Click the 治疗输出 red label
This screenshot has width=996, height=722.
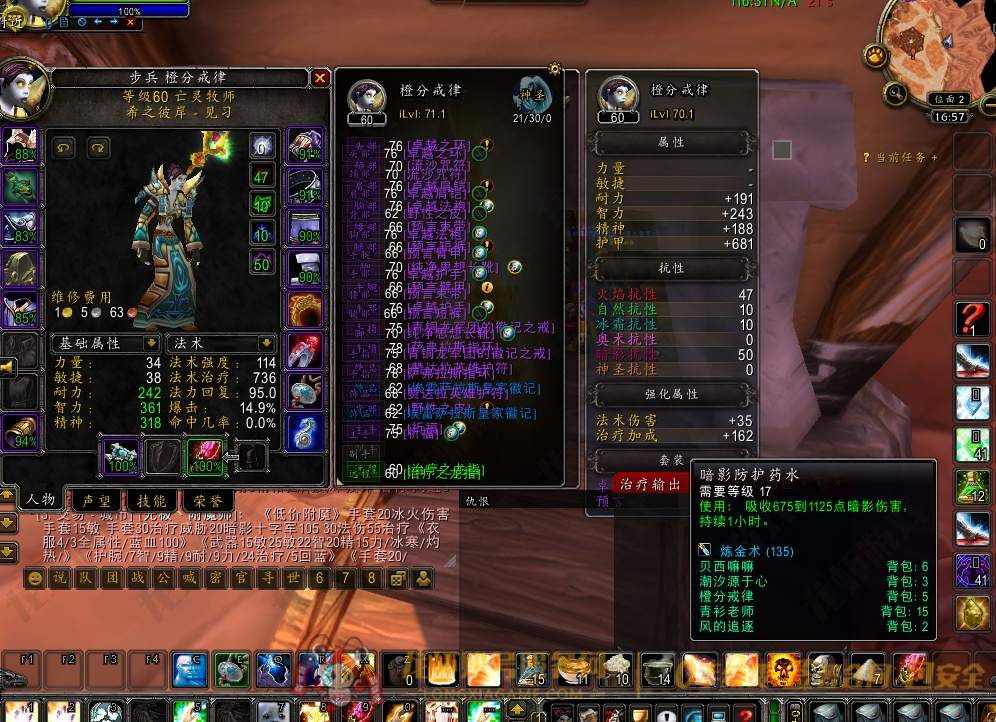650,484
